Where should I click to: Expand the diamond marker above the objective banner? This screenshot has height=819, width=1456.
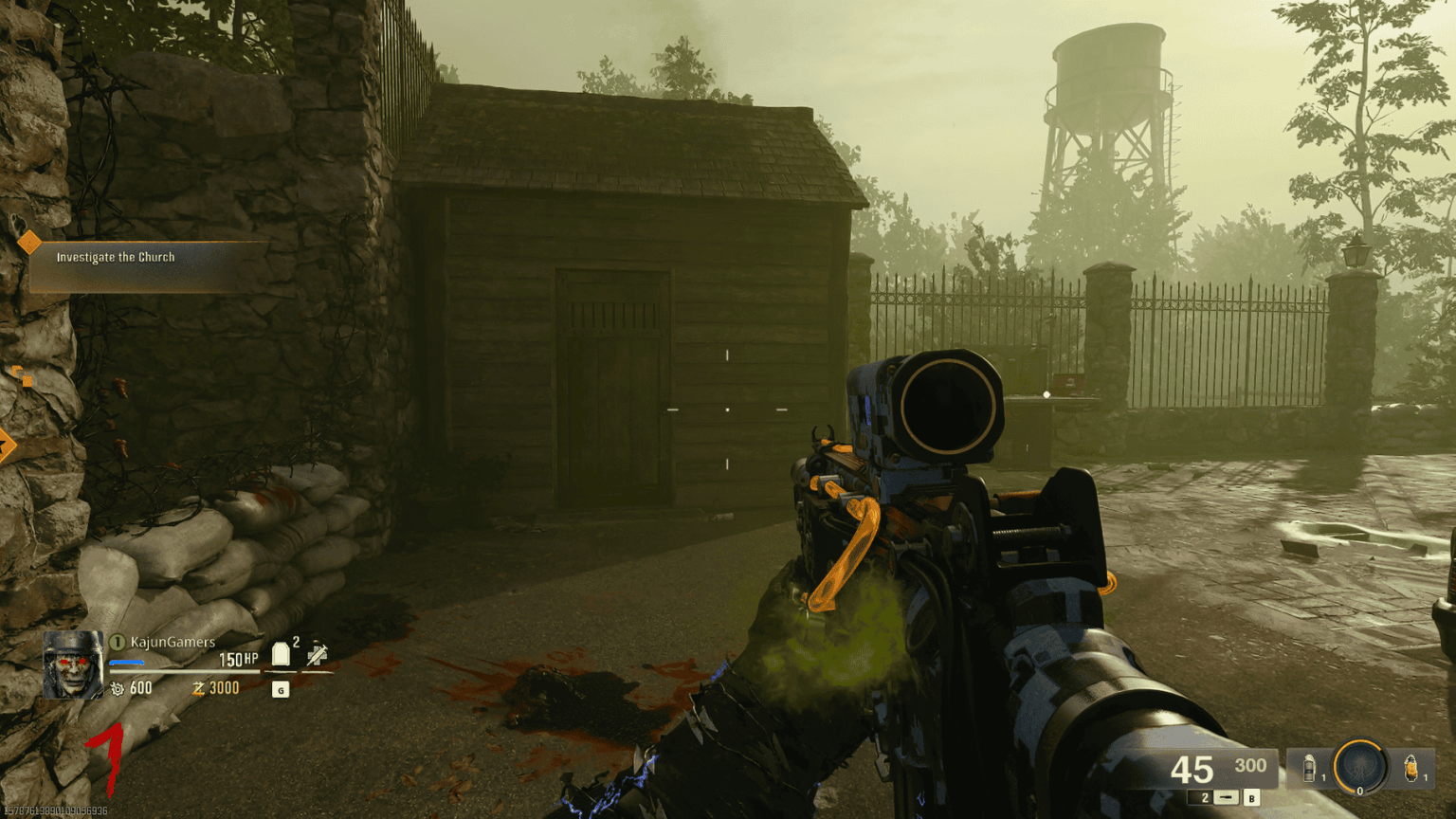30,242
